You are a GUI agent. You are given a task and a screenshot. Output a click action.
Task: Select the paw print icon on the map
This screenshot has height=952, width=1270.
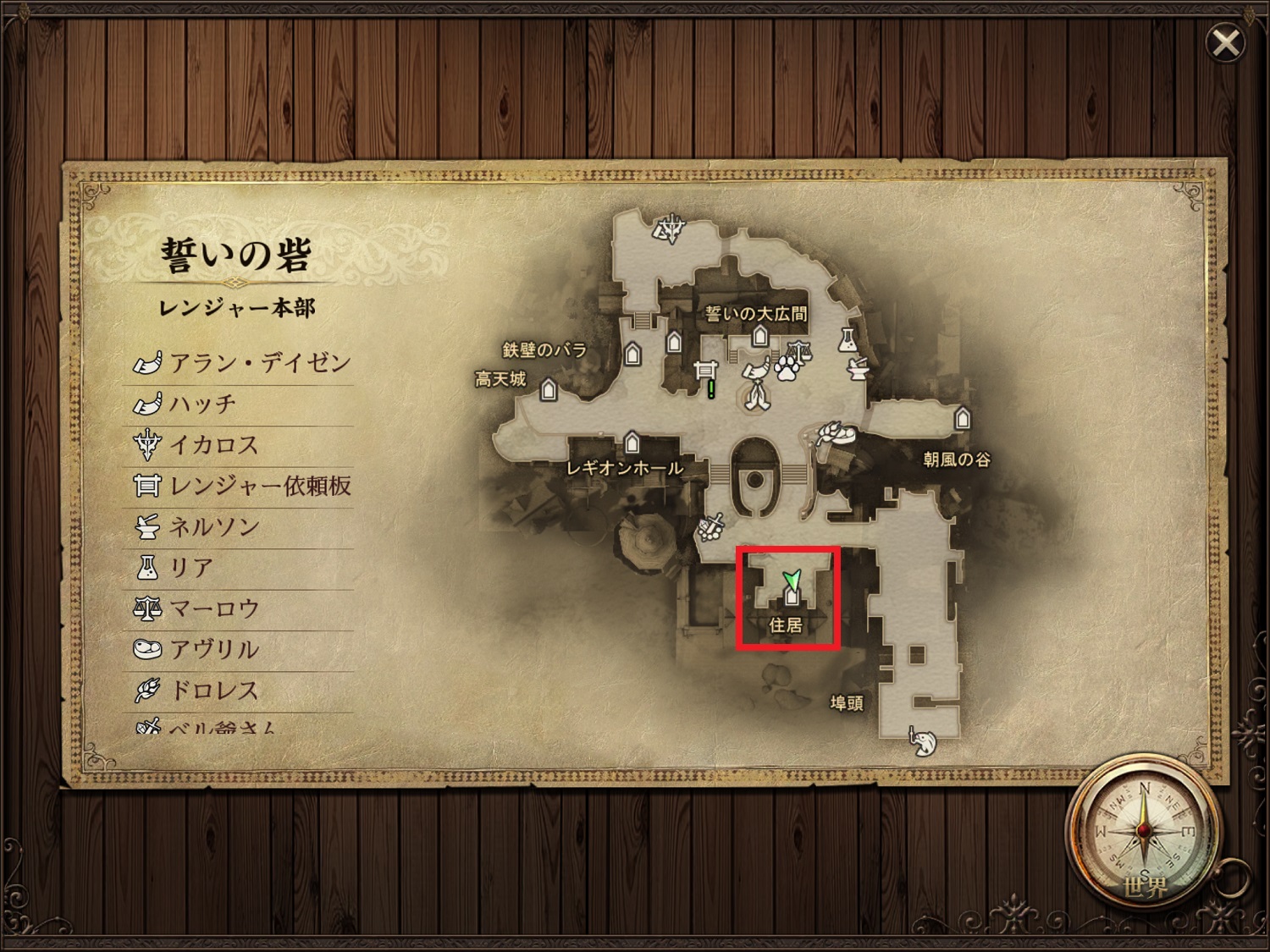[787, 367]
